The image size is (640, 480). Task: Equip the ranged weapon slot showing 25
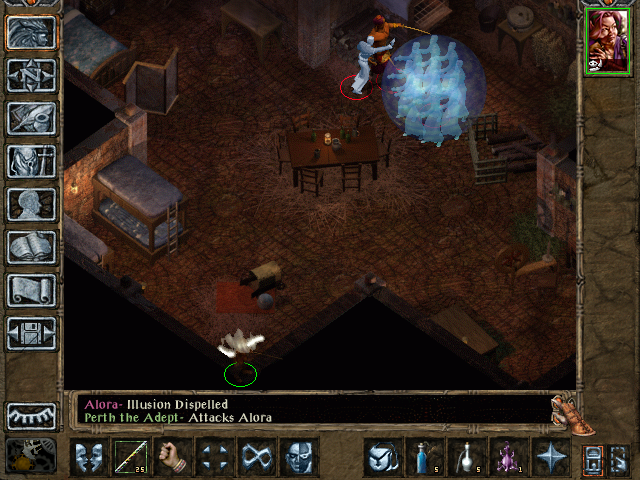click(131, 457)
